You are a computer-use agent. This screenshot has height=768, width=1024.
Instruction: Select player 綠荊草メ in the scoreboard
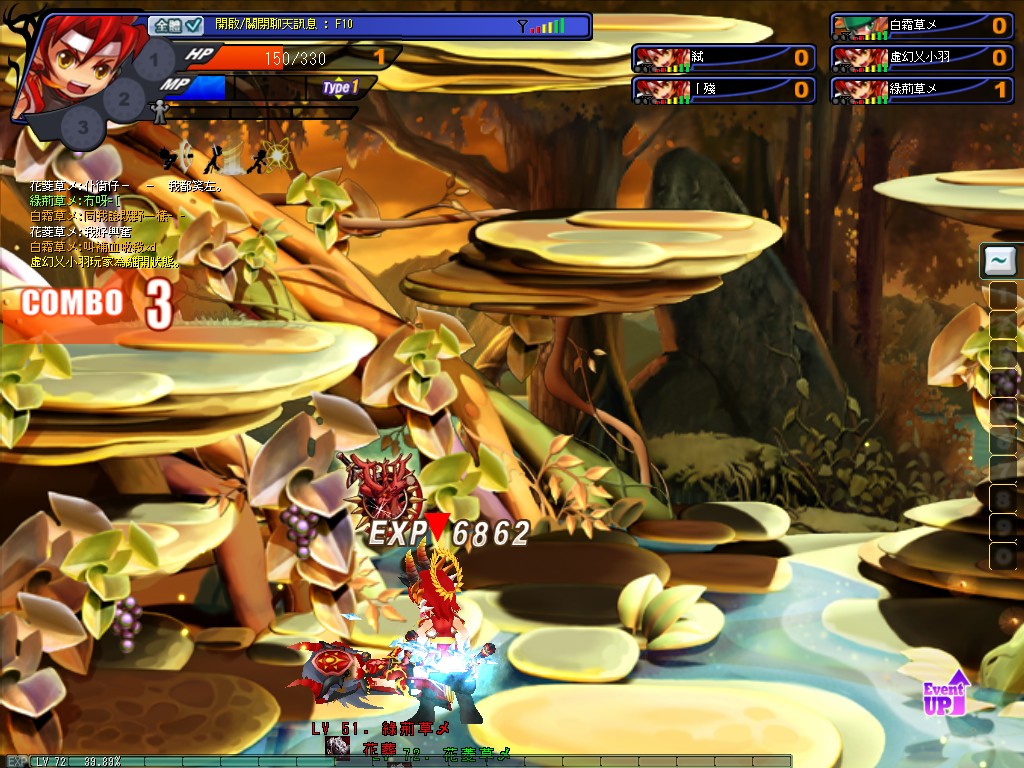tap(920, 91)
